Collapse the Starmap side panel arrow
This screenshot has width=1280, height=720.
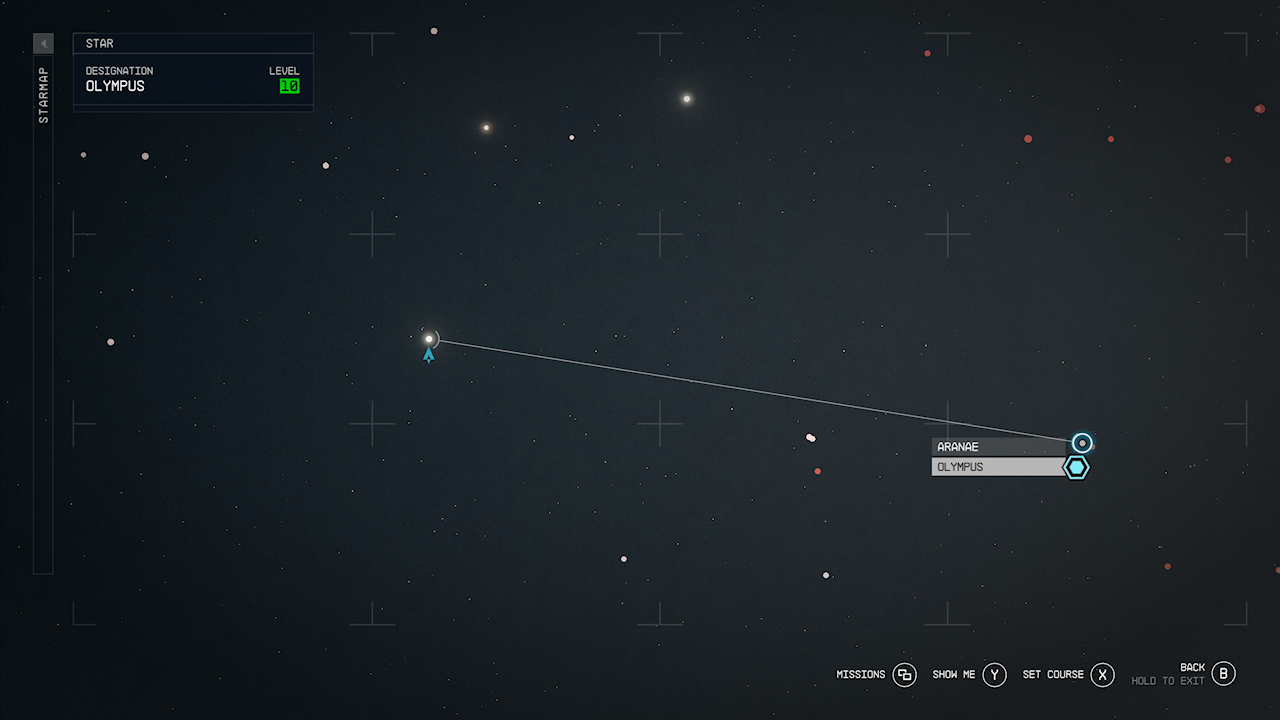43,44
